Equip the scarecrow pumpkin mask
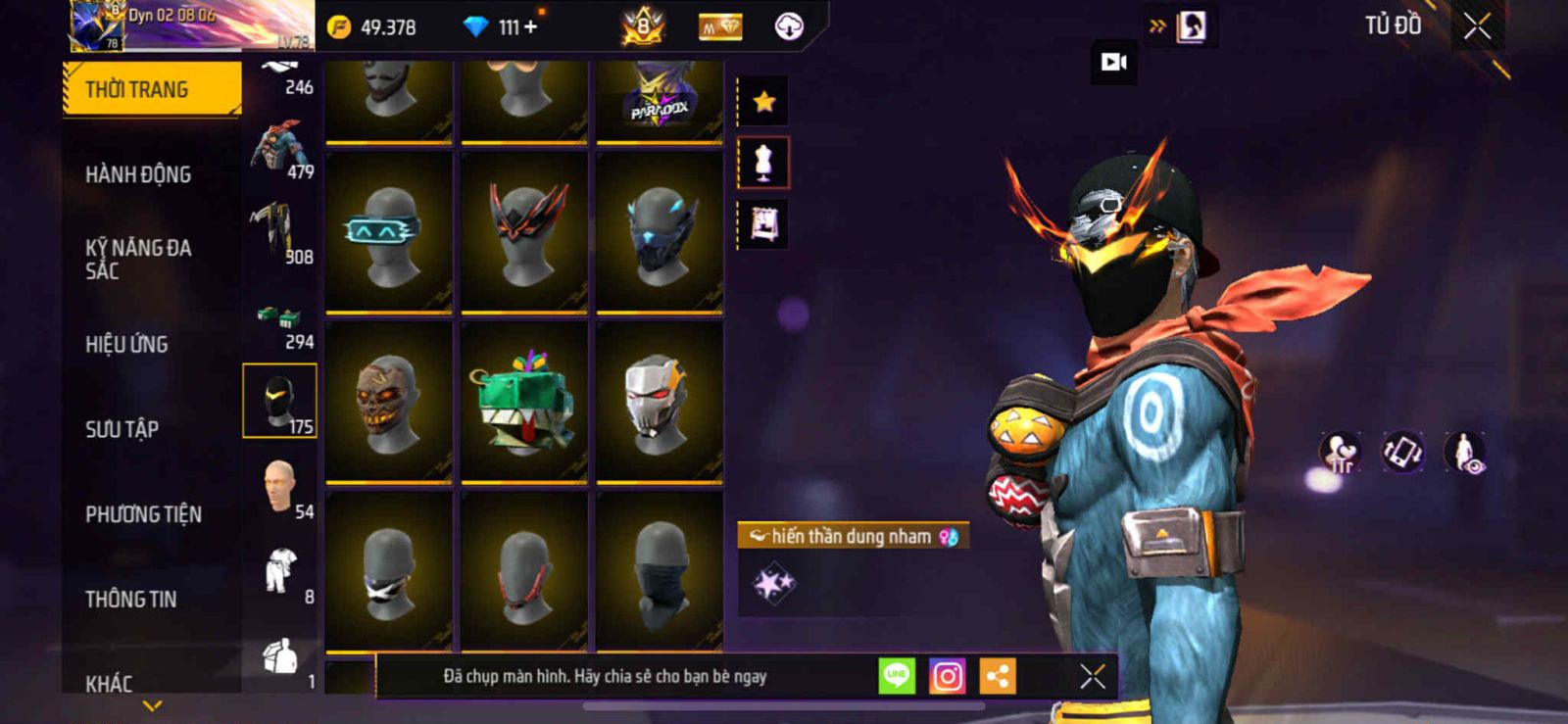 (389, 402)
